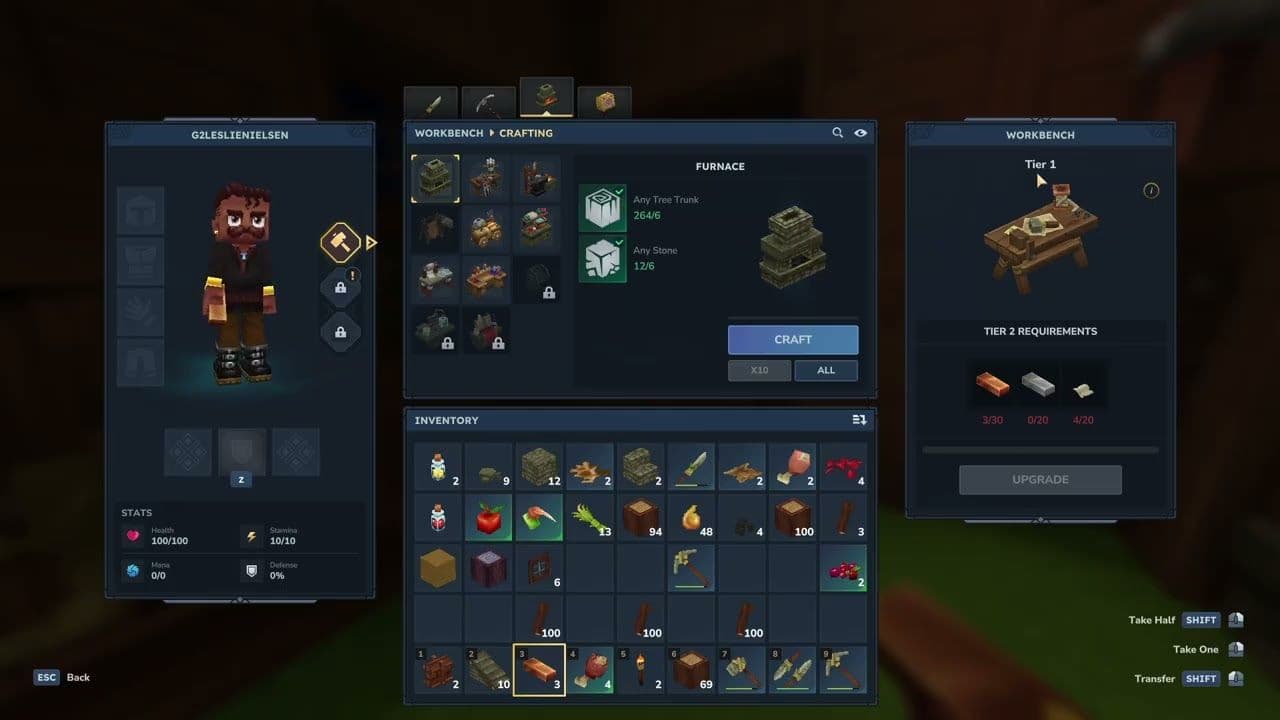Select the torch in hotbar slot 5

tap(641, 669)
